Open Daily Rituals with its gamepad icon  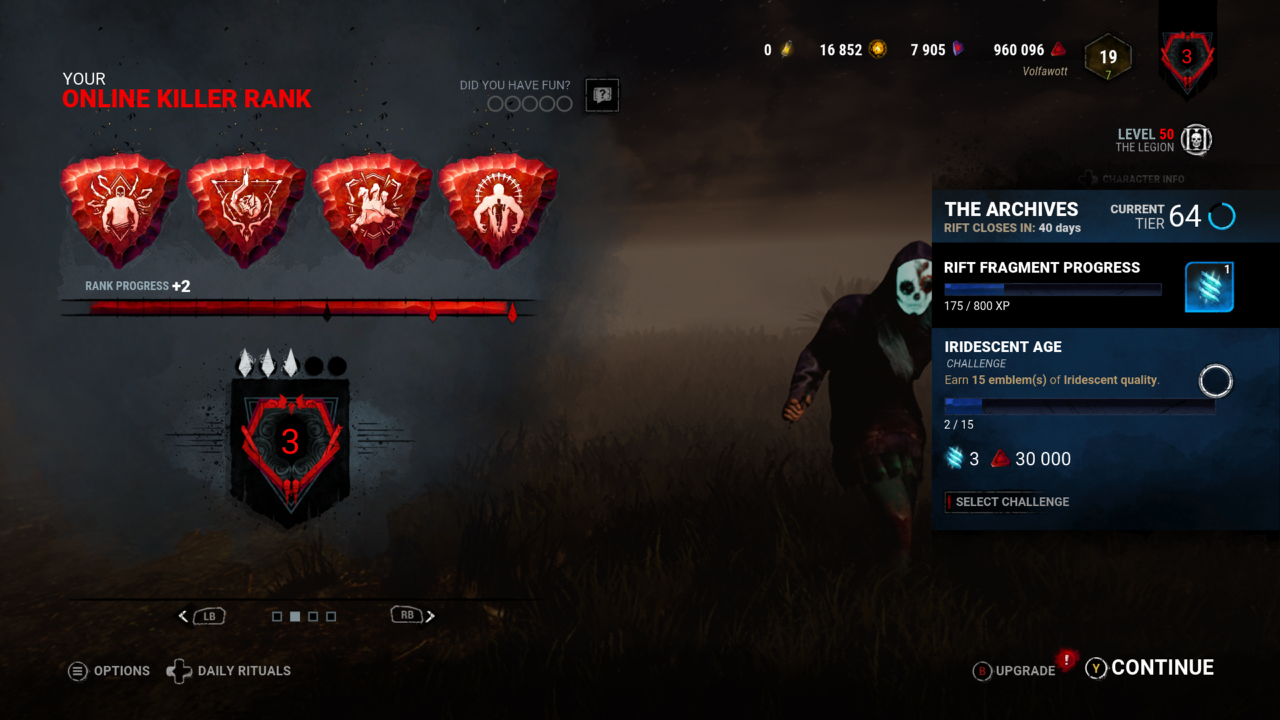[x=179, y=671]
